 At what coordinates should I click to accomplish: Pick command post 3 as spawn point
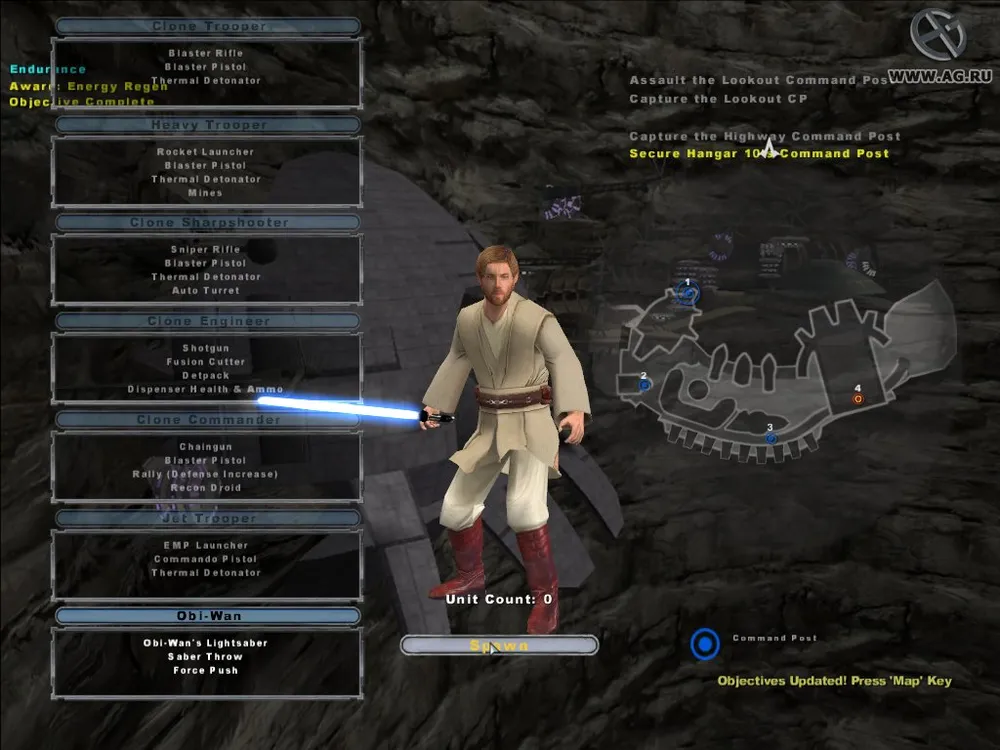tap(770, 438)
